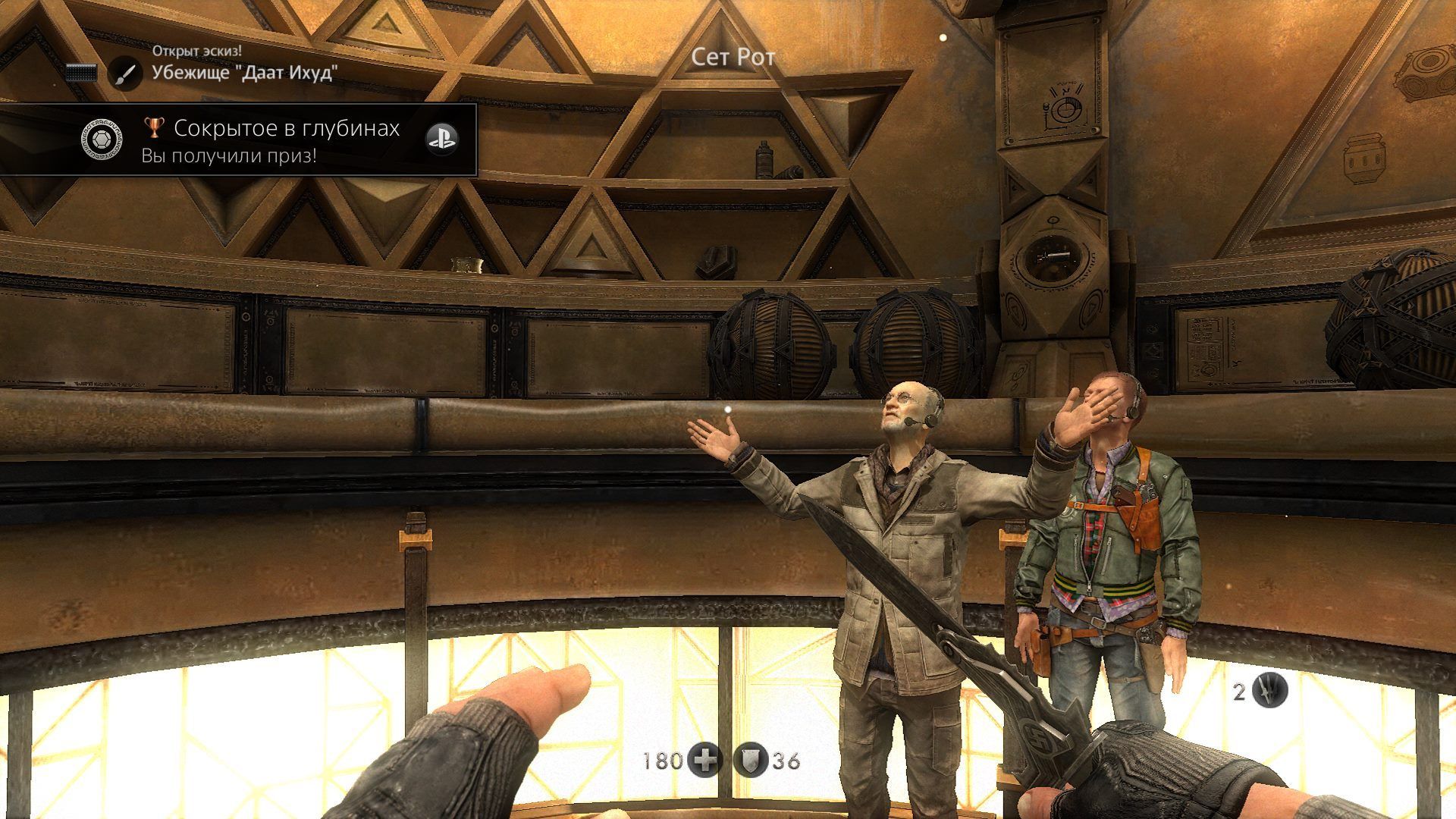Click the armor shield icon
Image resolution: width=1456 pixels, height=819 pixels.
pos(752,760)
